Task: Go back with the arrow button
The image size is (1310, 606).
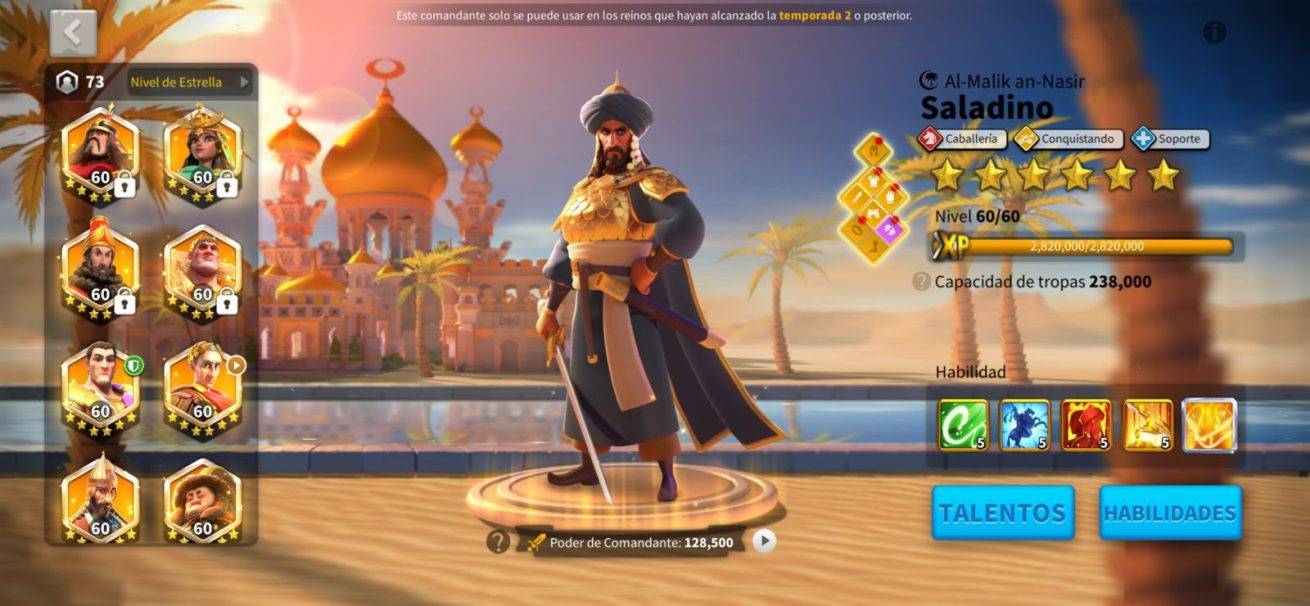Action: coord(73,33)
